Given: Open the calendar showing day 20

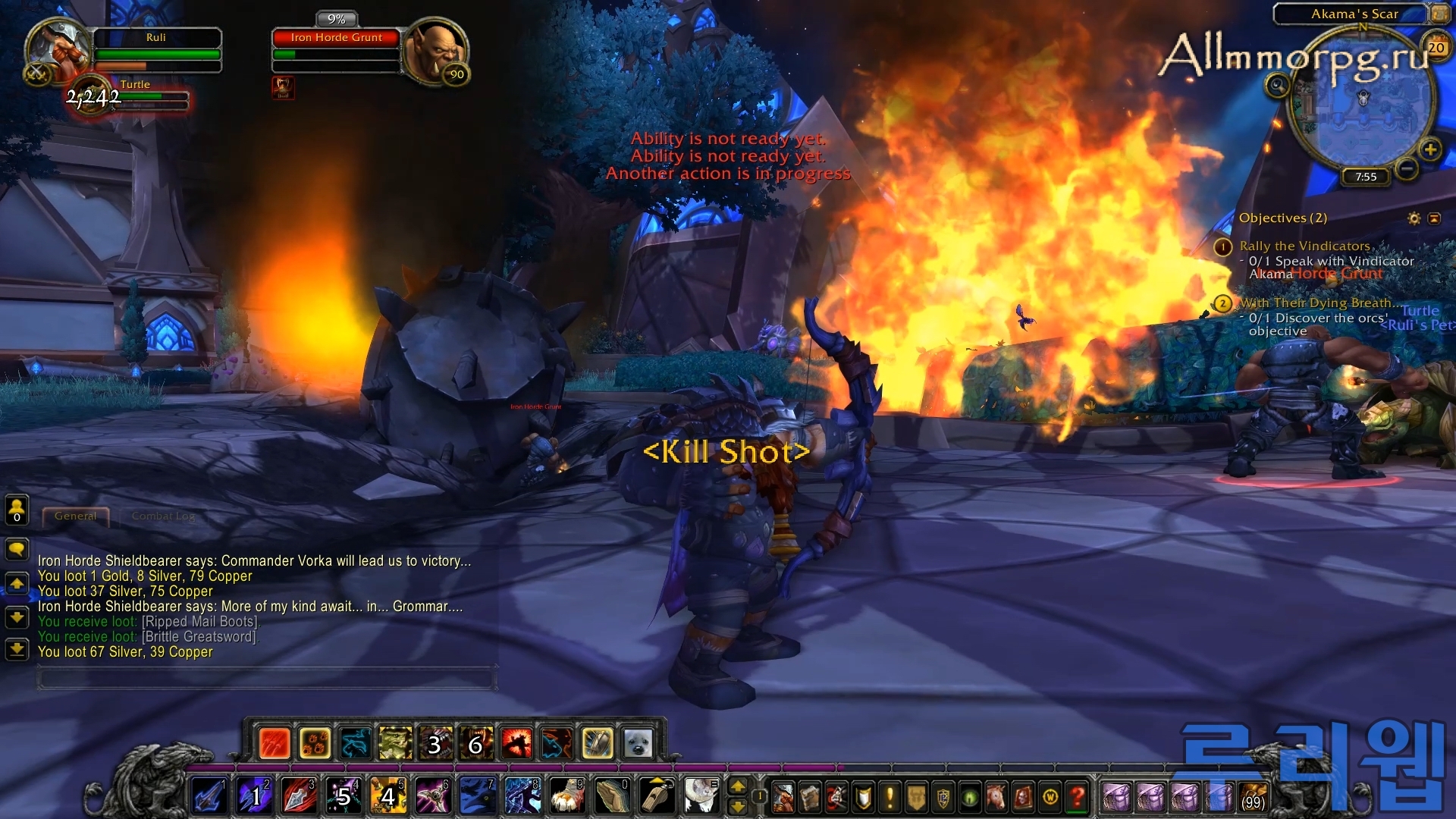Looking at the screenshot, I should (1436, 48).
